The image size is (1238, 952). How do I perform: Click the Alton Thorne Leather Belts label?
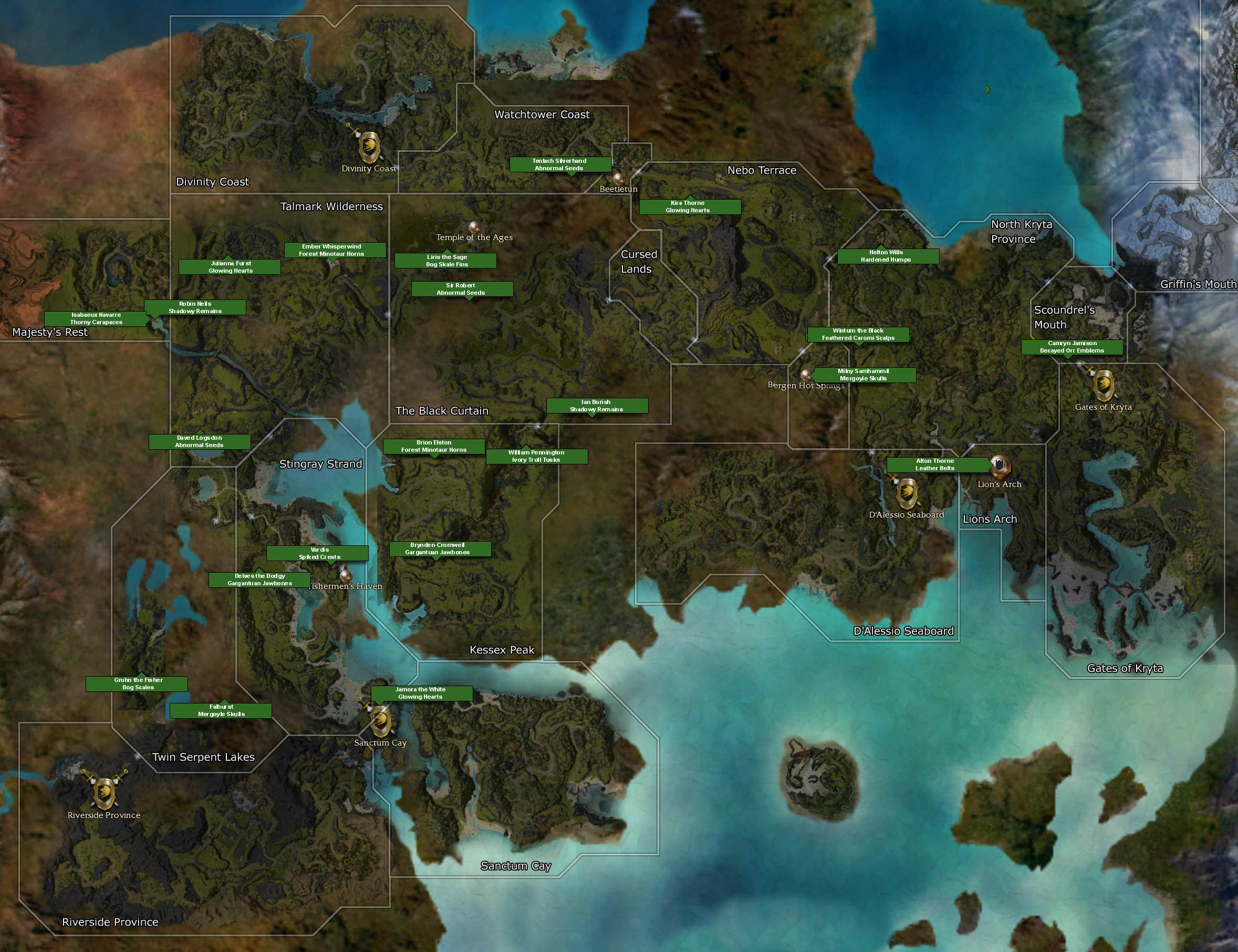click(937, 464)
